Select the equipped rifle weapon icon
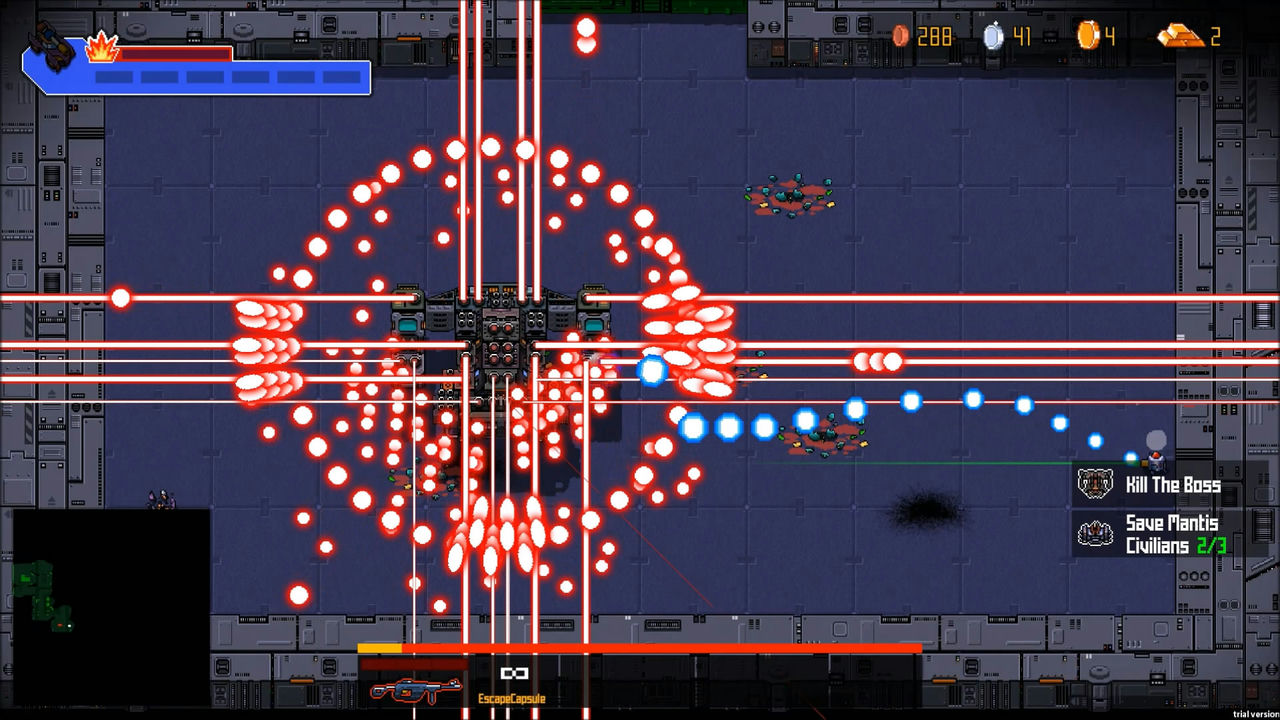This screenshot has height=720, width=1280. [415, 690]
